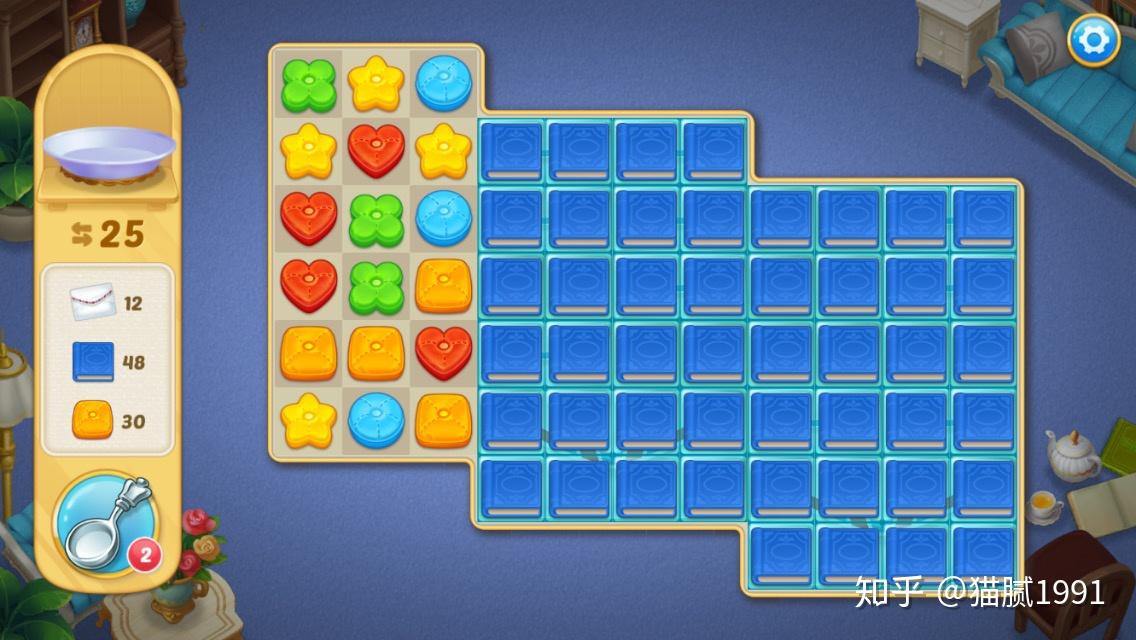Choose the green clover beside the top-row star
The image size is (1136, 640).
pos(308,85)
